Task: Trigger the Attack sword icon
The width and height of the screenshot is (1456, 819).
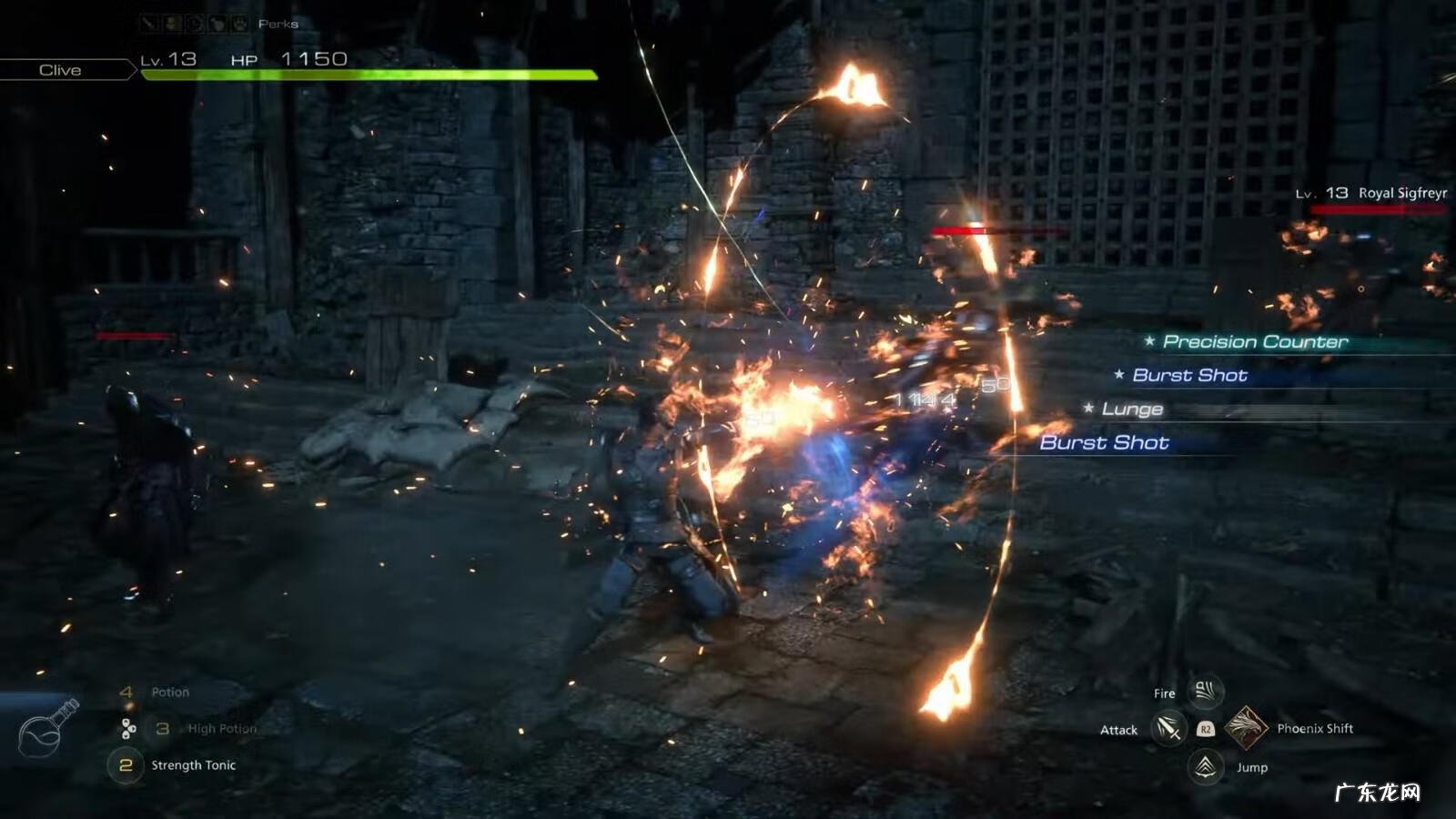Action: pos(1168,729)
